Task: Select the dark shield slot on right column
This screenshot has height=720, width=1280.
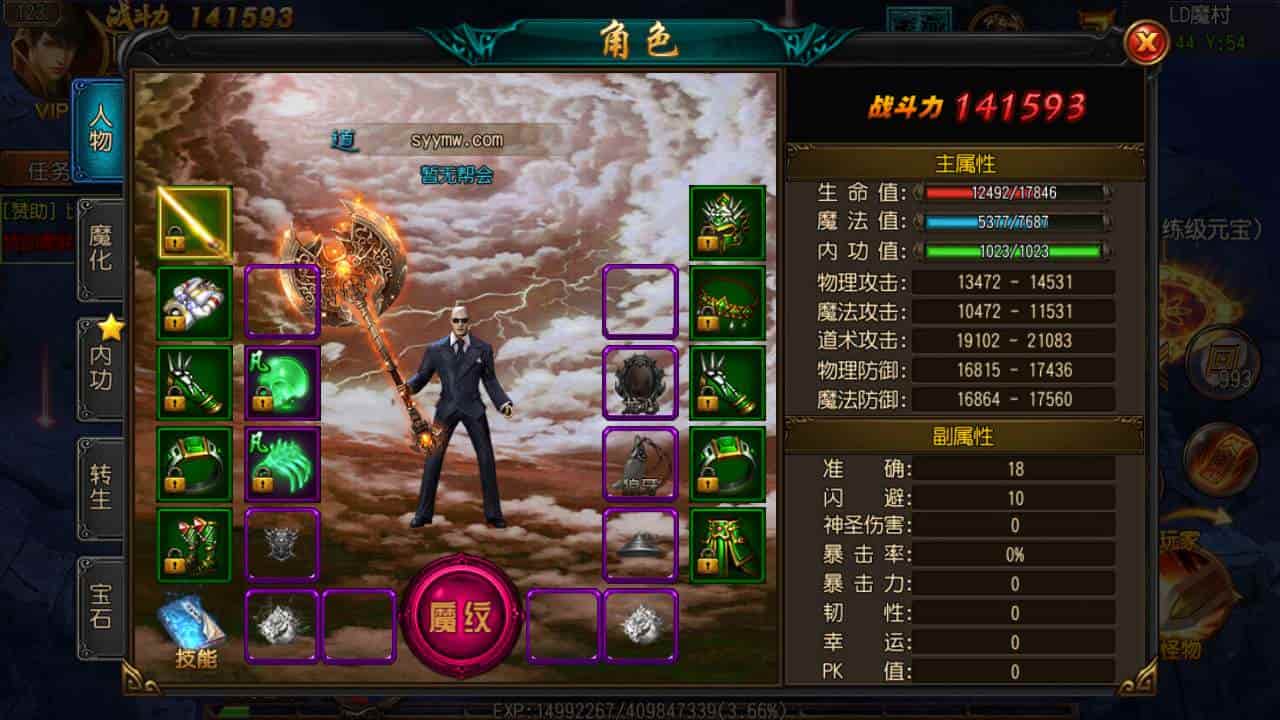Action: pos(641,380)
